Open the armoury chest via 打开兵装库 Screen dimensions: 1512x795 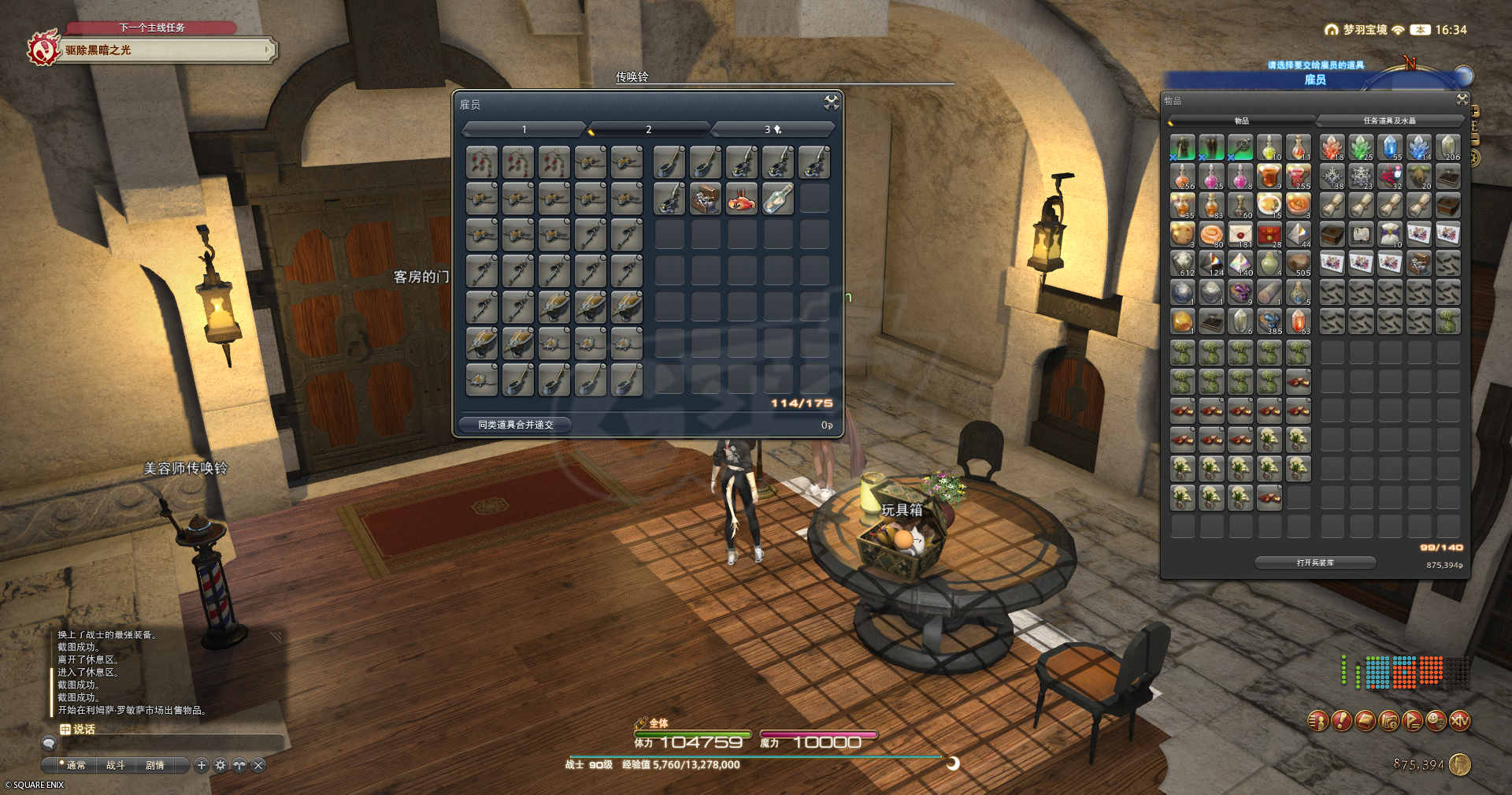tap(1315, 563)
